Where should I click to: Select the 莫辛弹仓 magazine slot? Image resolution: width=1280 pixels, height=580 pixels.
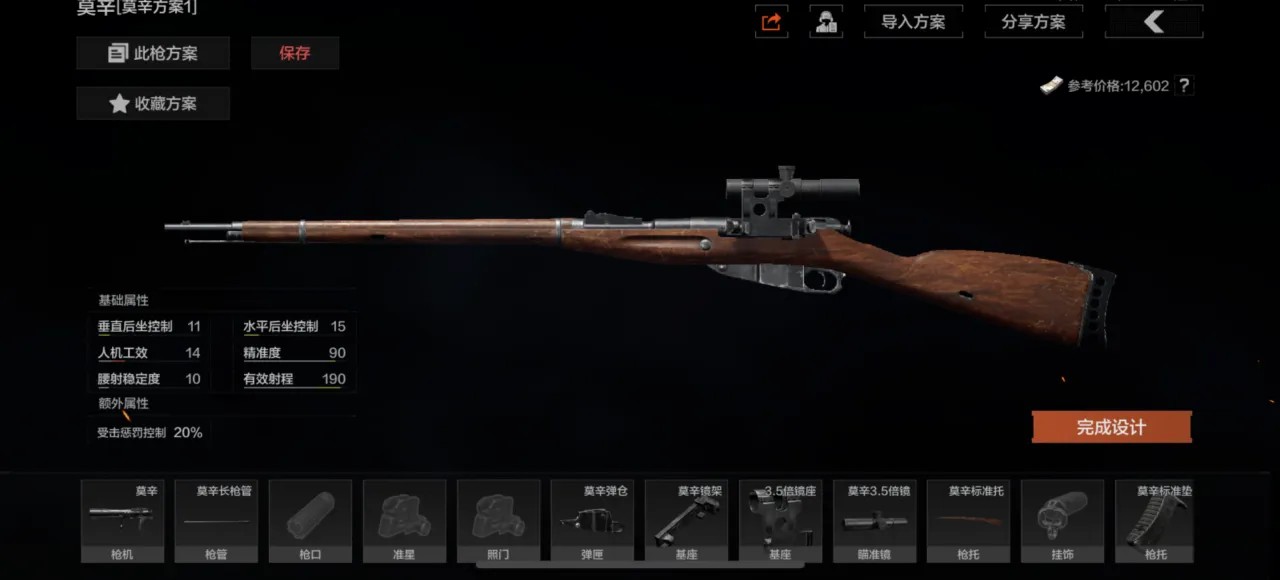coord(592,521)
